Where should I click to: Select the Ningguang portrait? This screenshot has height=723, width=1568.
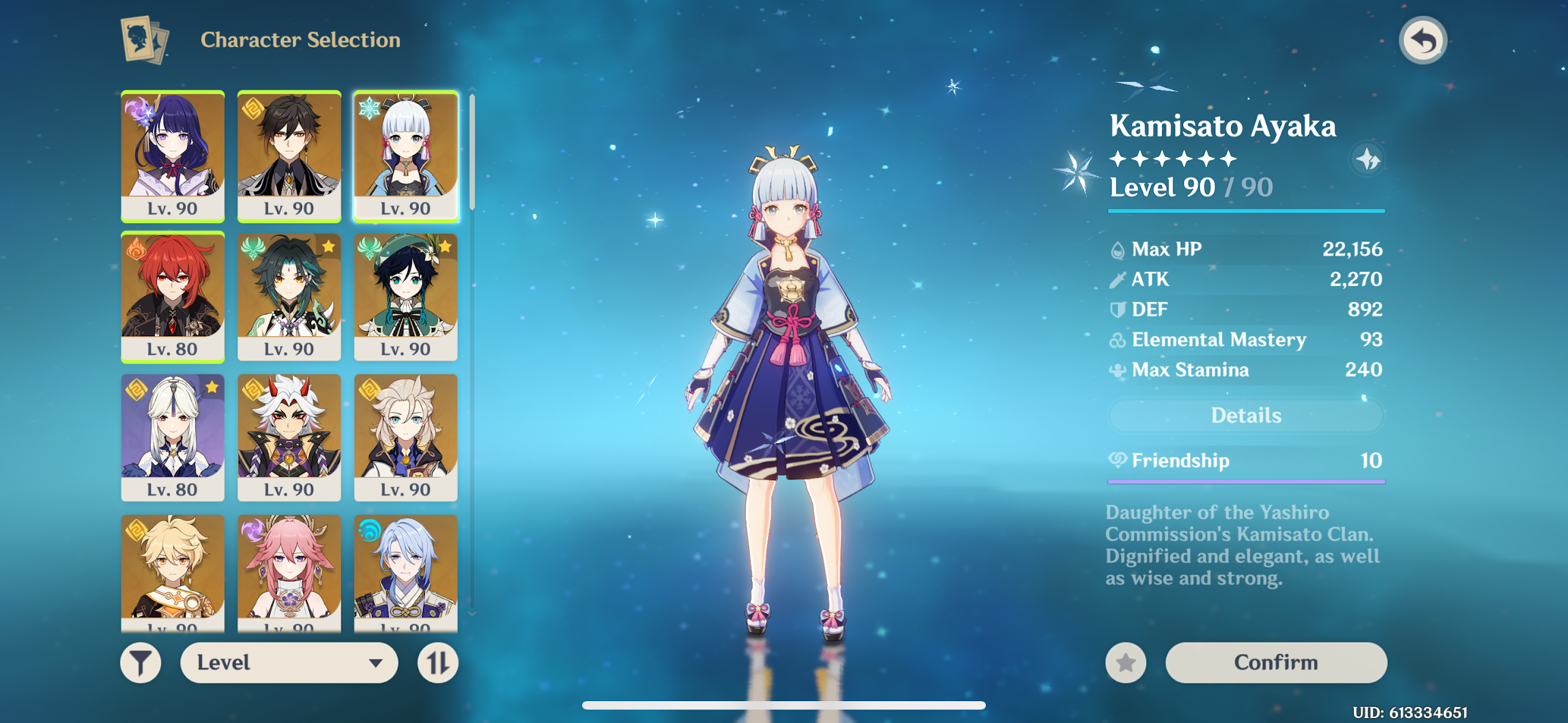tap(173, 437)
